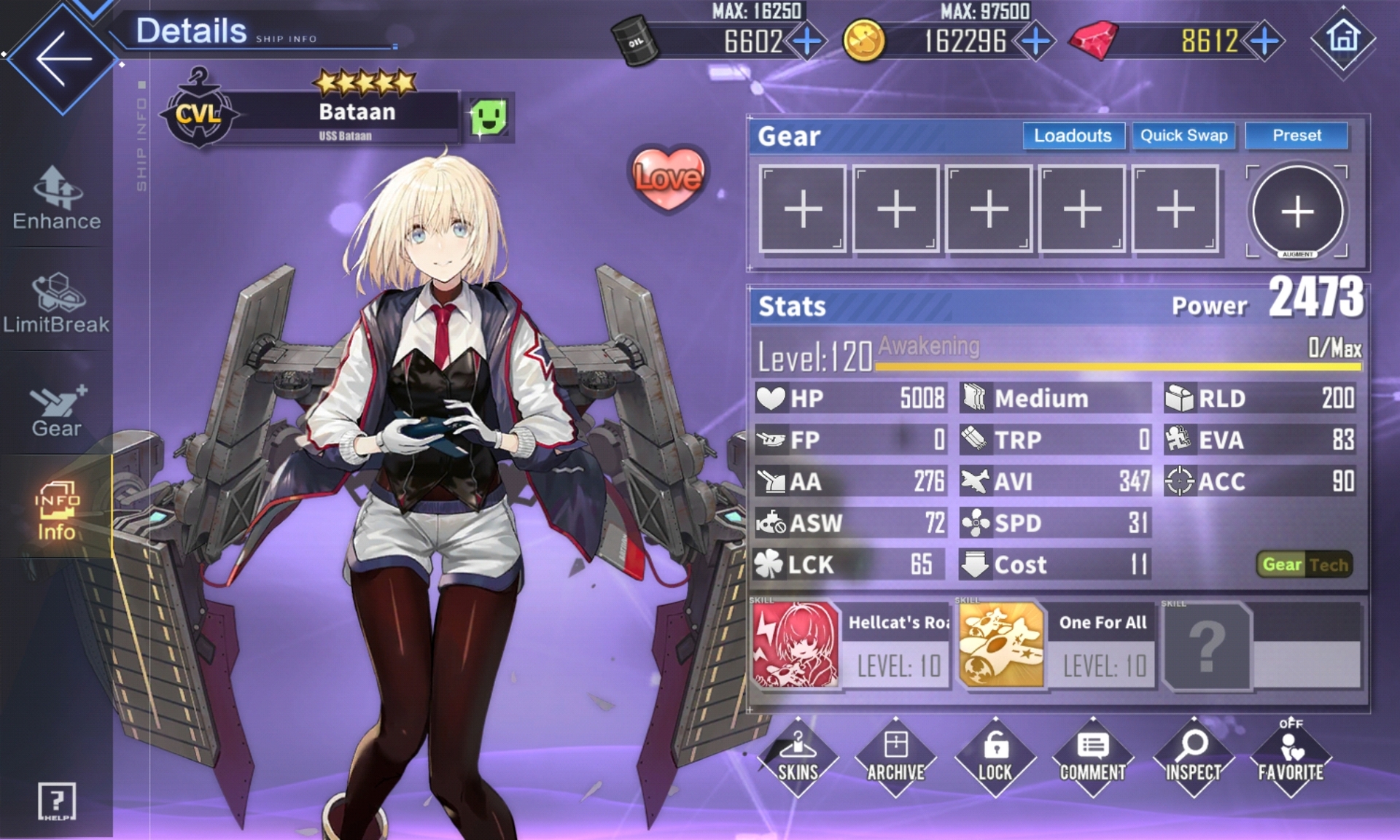1400x840 pixels.
Task: Click the gear Preset button
Action: pos(1296,136)
